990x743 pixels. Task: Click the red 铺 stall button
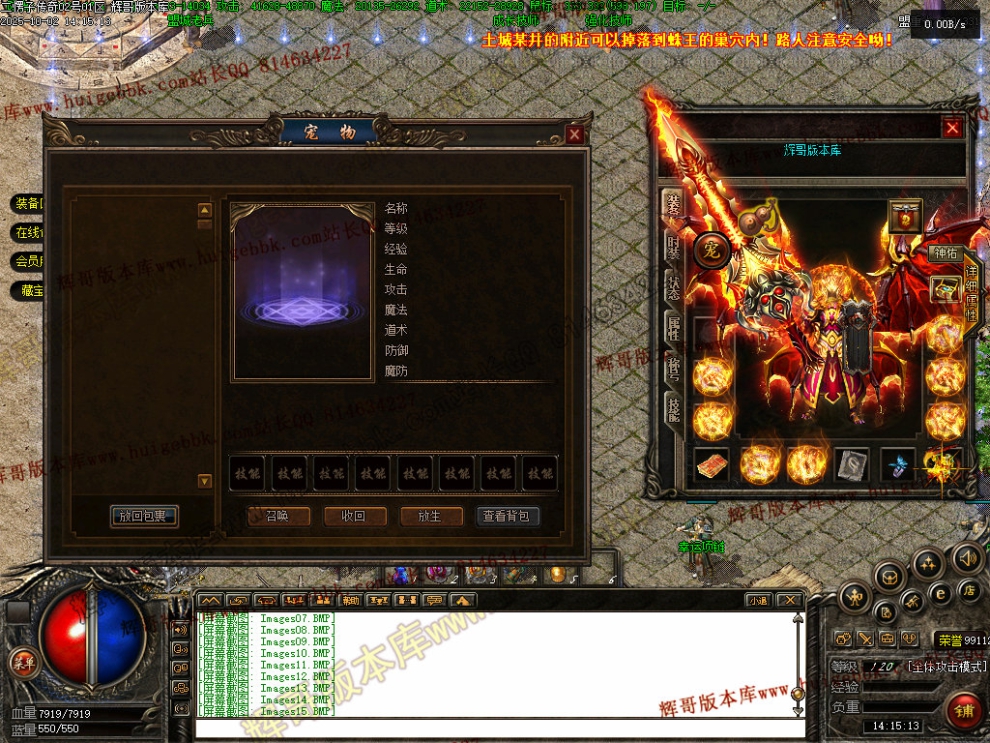coord(965,710)
